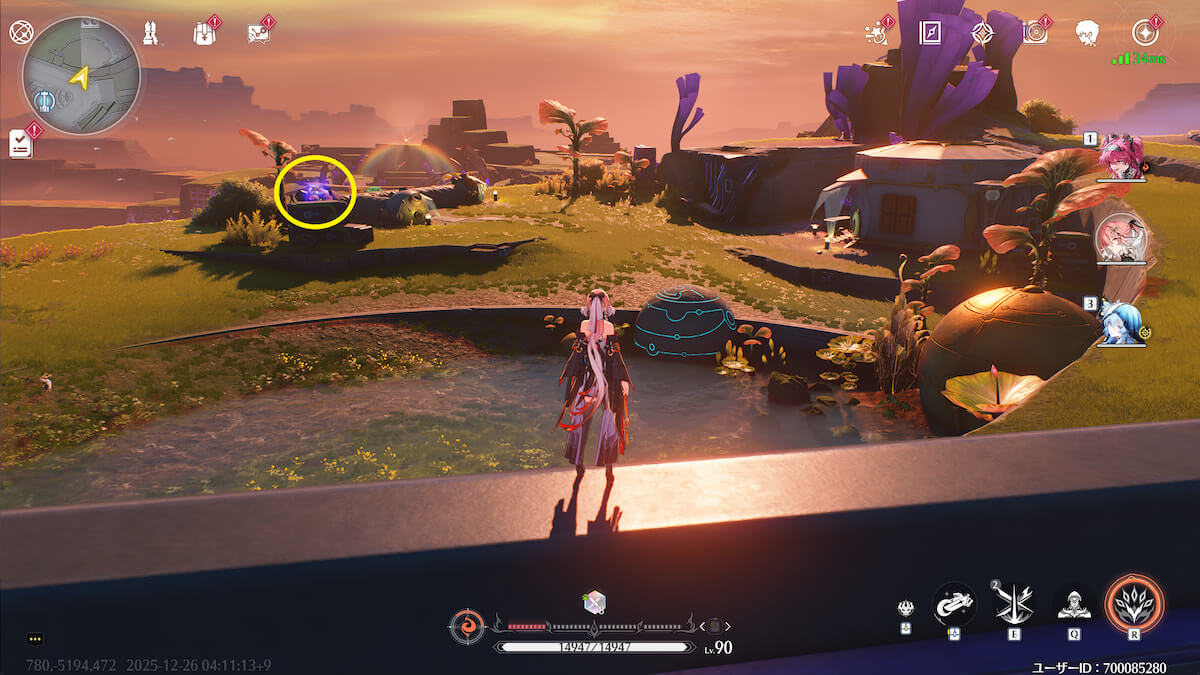Open the shooting stars event icon
This screenshot has width=1200, height=675.
click(877, 33)
